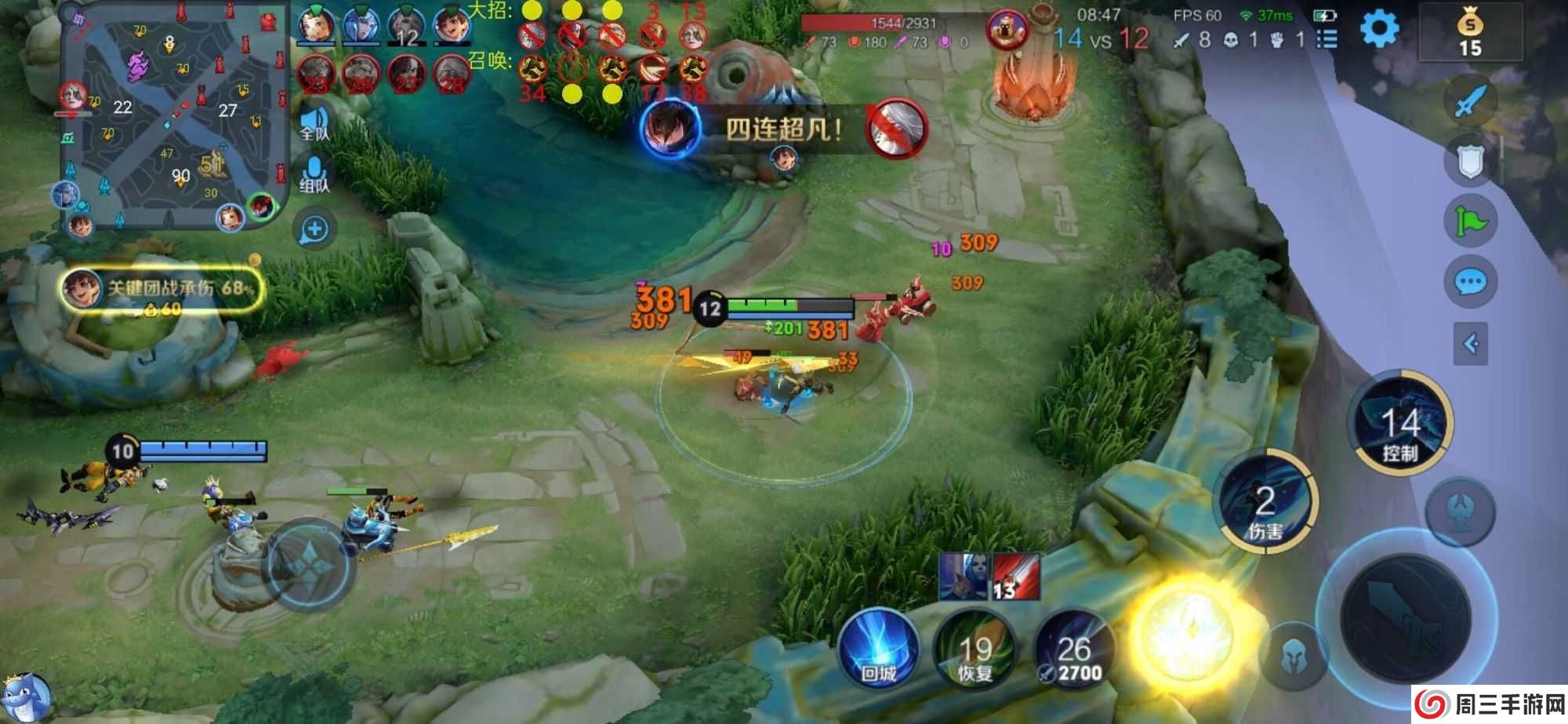Collapse the side panel with arrow button
This screenshot has height=724, width=1568.
(x=1470, y=344)
